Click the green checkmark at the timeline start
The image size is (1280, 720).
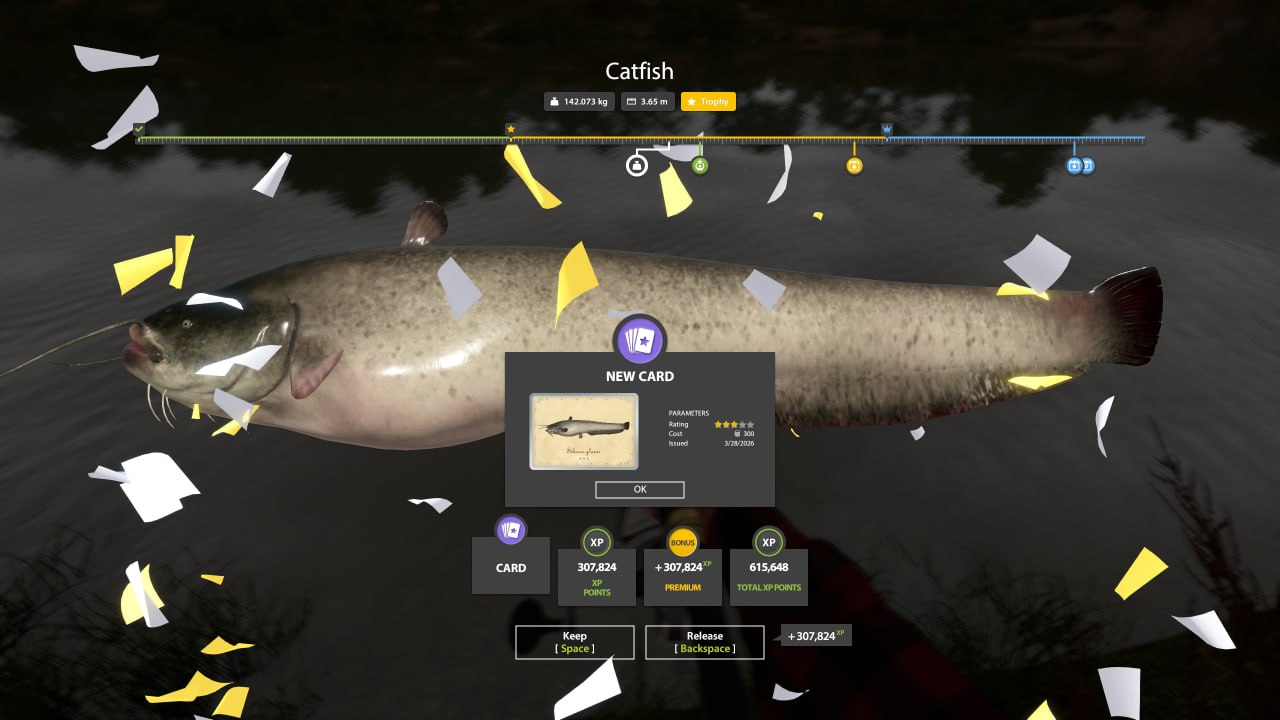[137, 130]
